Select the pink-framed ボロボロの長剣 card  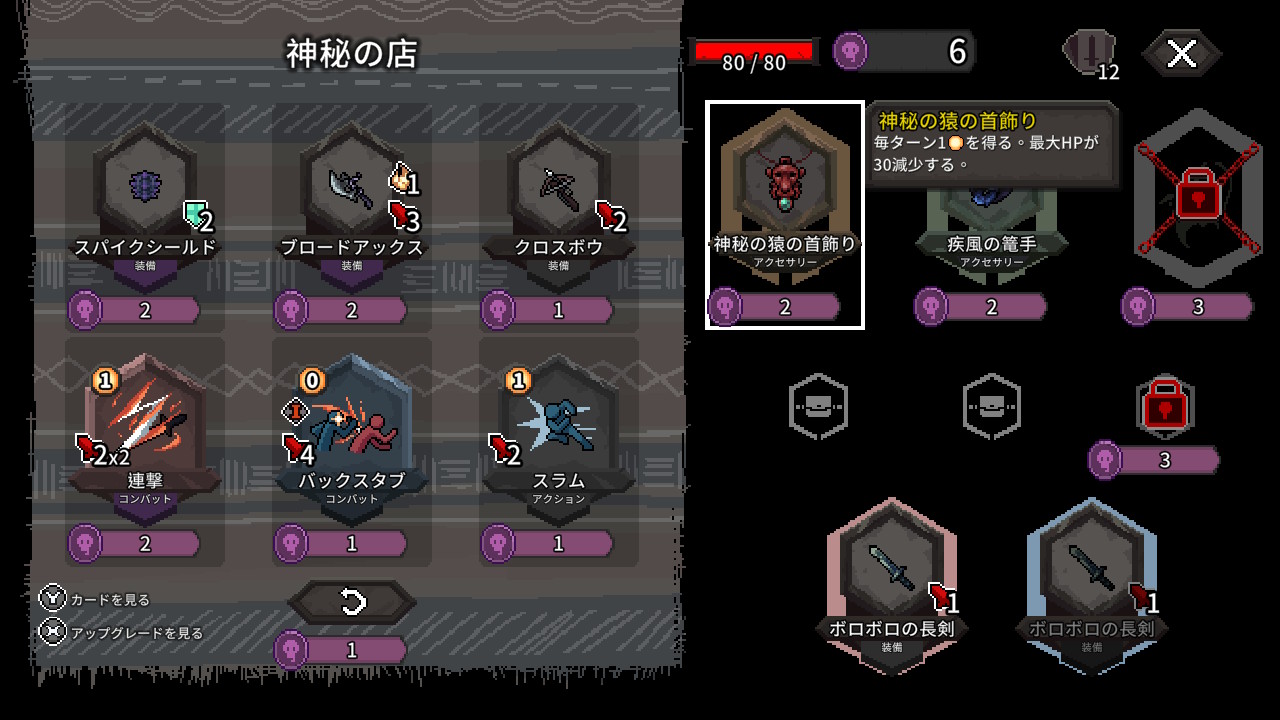click(891, 580)
